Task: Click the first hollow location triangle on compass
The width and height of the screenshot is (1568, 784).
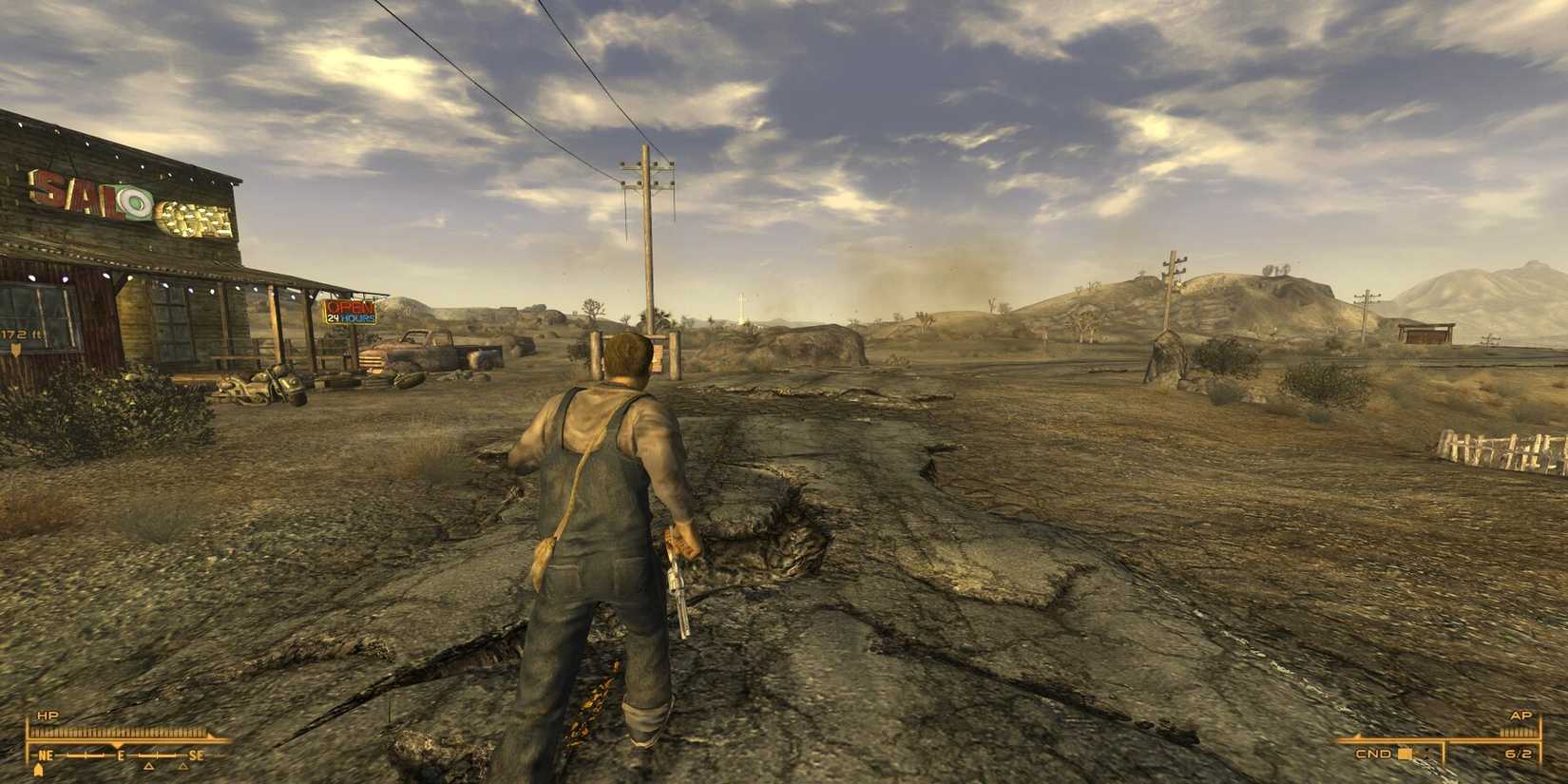Action: [148, 767]
